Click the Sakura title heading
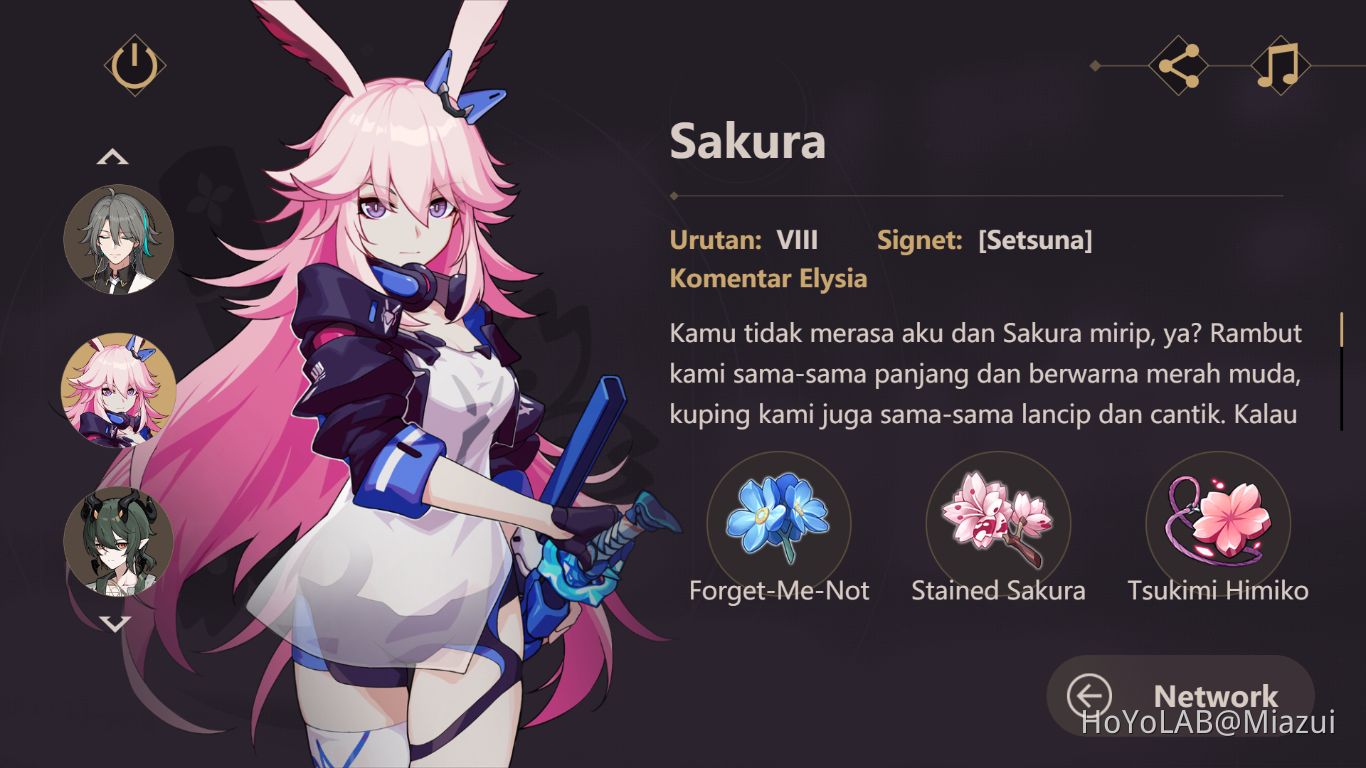This screenshot has width=1366, height=768. tap(748, 141)
